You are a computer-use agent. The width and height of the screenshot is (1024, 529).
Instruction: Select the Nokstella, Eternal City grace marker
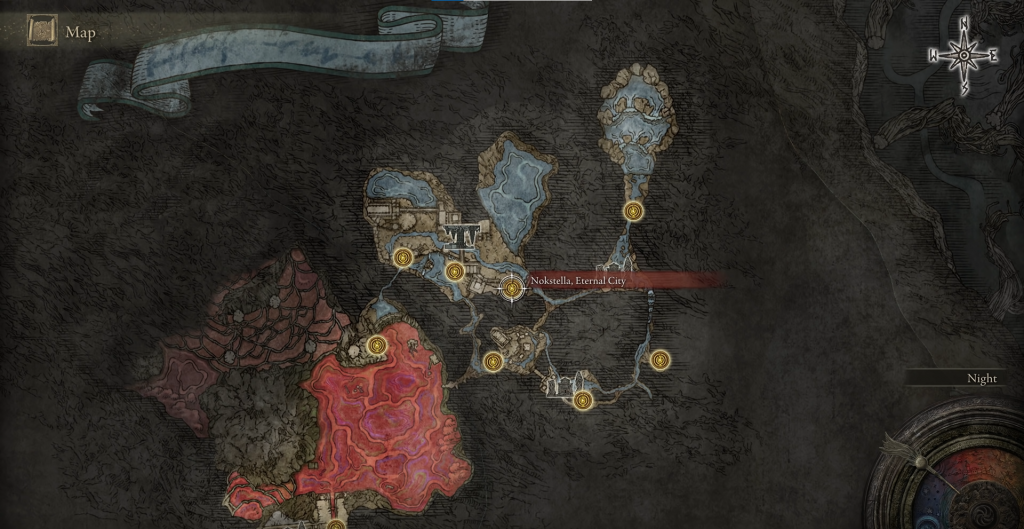point(512,288)
